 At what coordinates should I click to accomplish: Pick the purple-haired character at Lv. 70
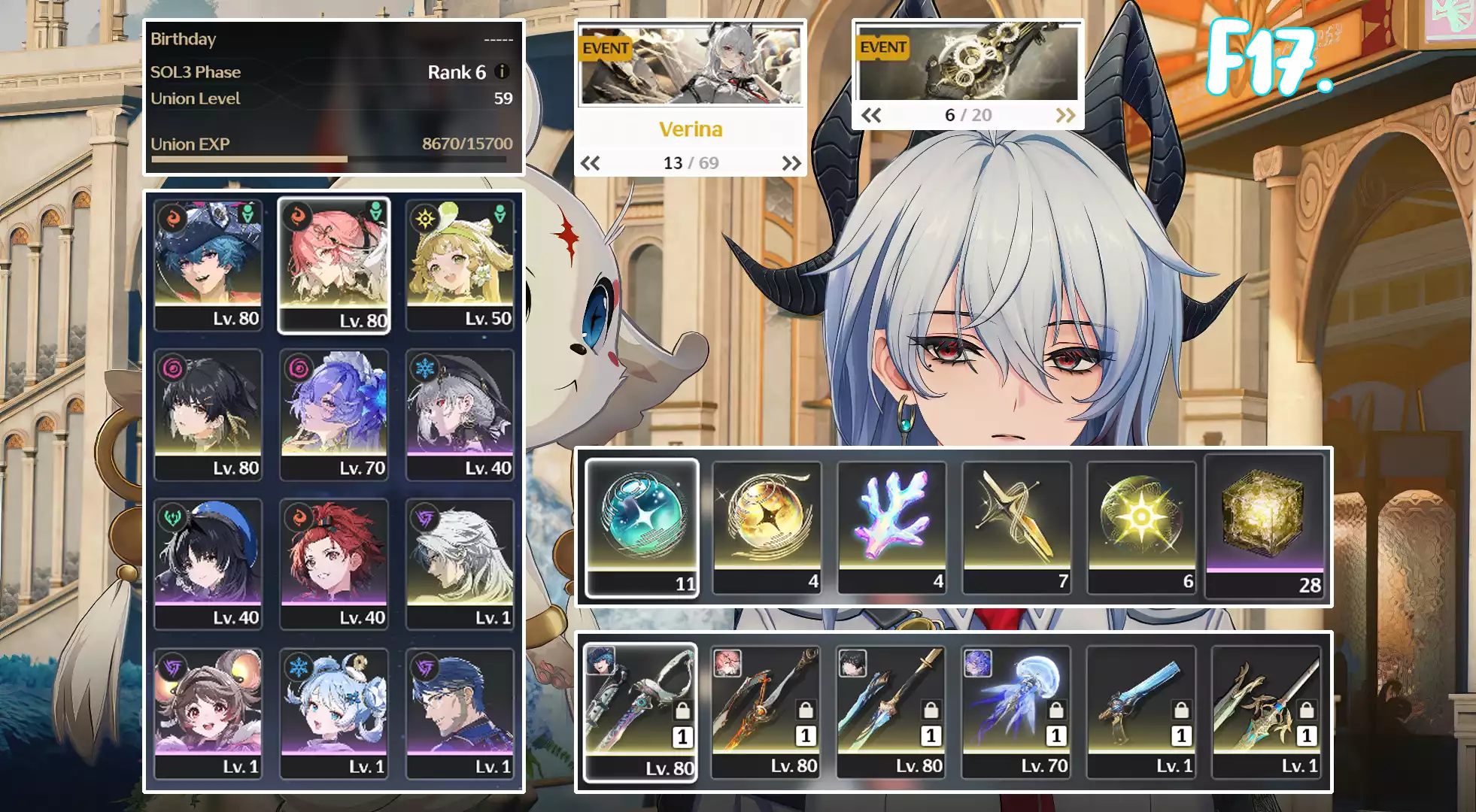[334, 414]
